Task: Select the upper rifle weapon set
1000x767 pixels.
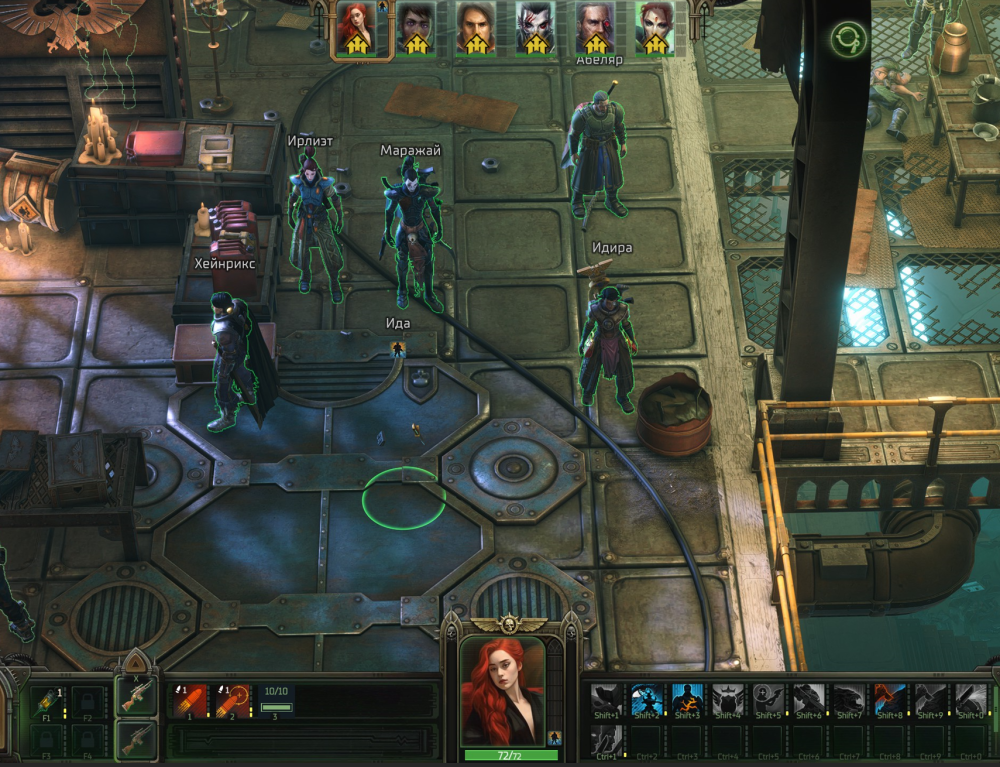Action: point(135,696)
